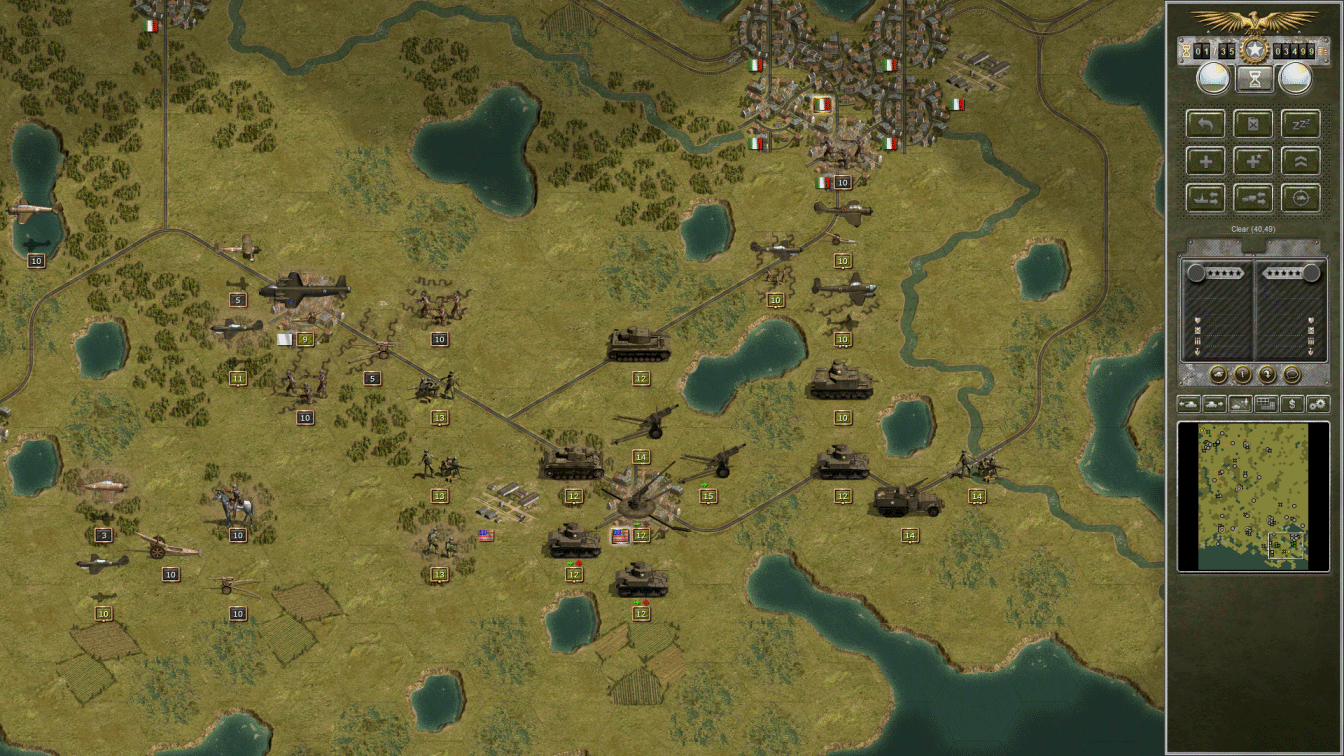Image resolution: width=1344 pixels, height=756 pixels.
Task: Mount the unit using the motorized transport icon
Action: coord(1253,198)
